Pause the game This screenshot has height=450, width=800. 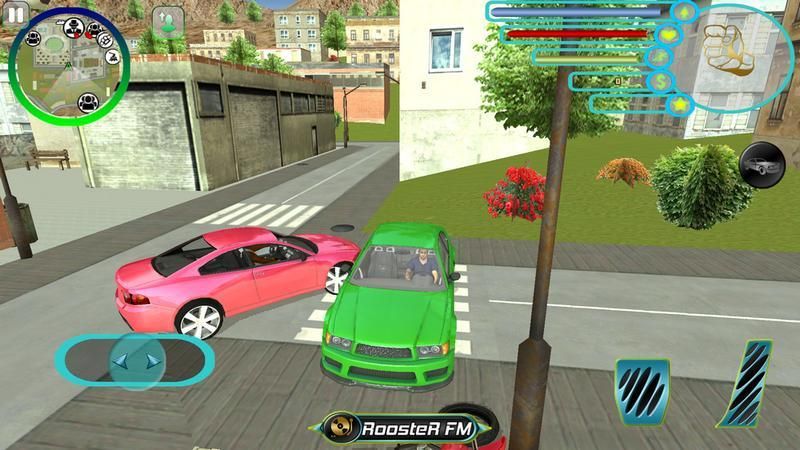13,15
